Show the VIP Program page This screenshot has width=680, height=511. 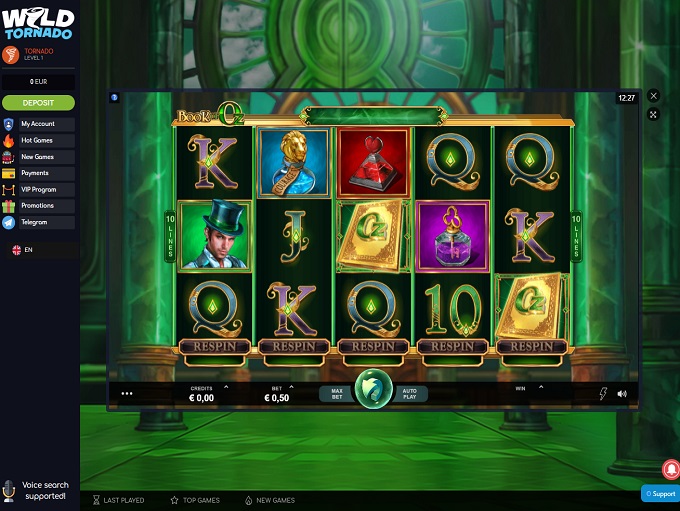click(38, 189)
